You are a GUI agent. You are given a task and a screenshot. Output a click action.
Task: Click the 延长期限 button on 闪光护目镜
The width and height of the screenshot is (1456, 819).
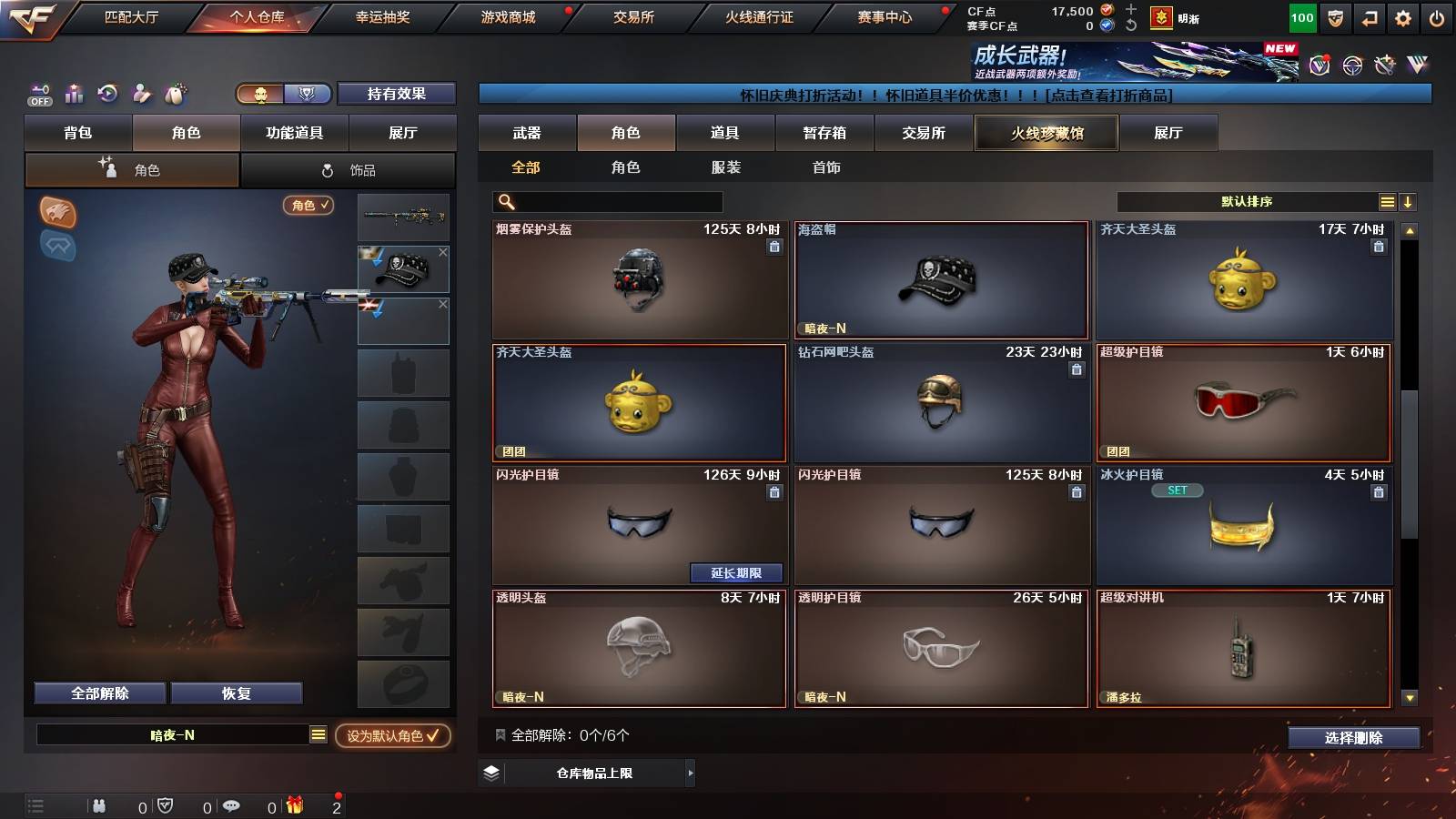point(737,573)
